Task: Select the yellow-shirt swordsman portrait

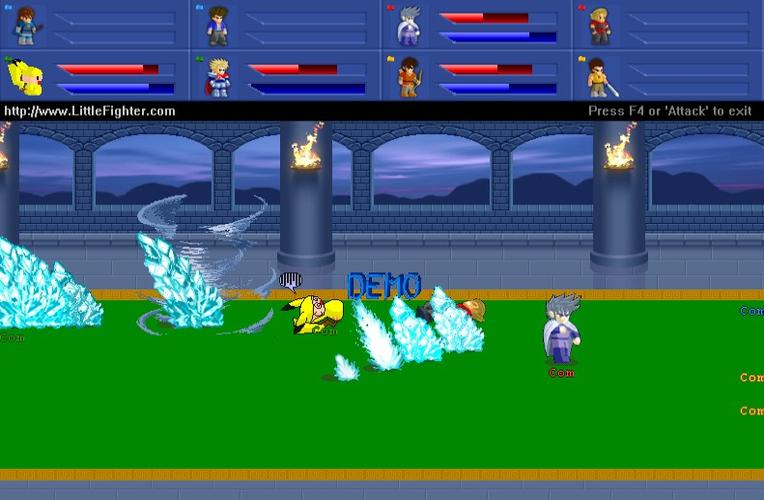Action: coord(599,76)
